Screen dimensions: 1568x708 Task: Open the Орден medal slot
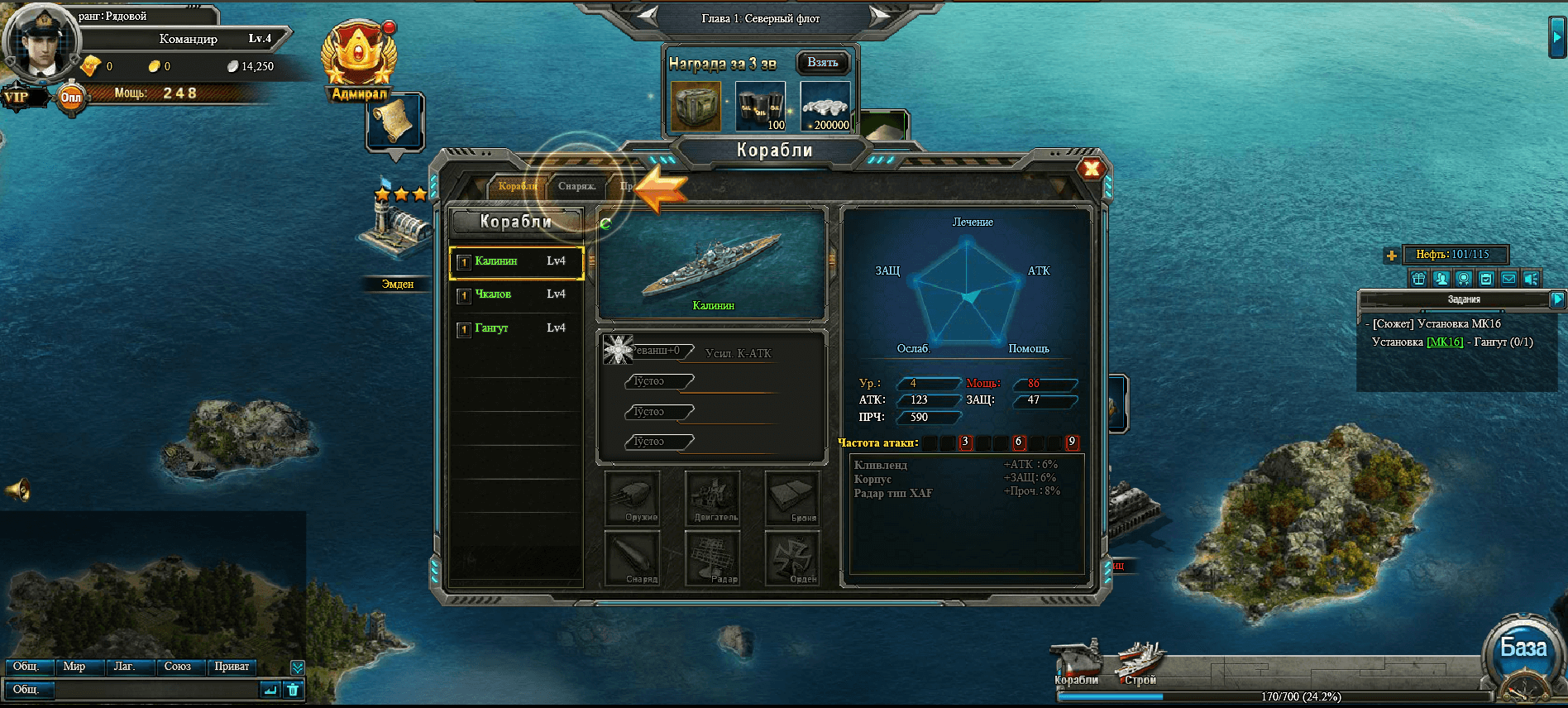point(793,557)
